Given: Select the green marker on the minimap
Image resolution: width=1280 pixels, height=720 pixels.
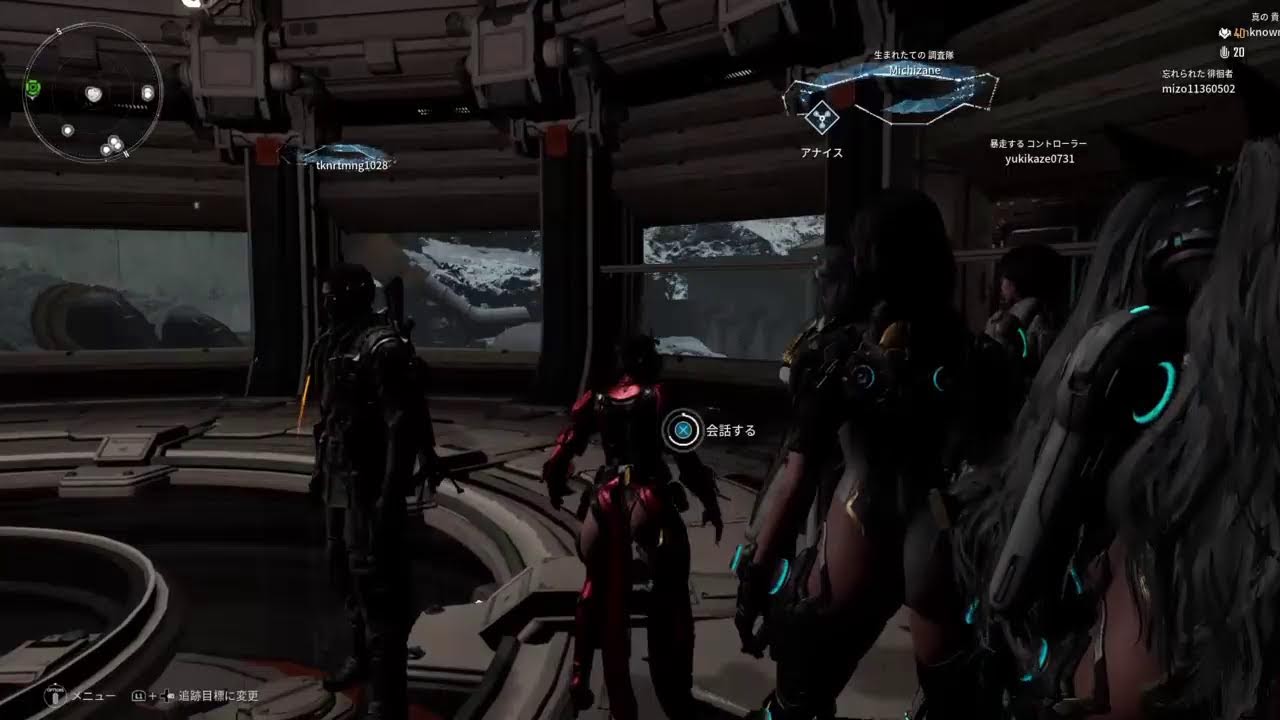Looking at the screenshot, I should 34,88.
